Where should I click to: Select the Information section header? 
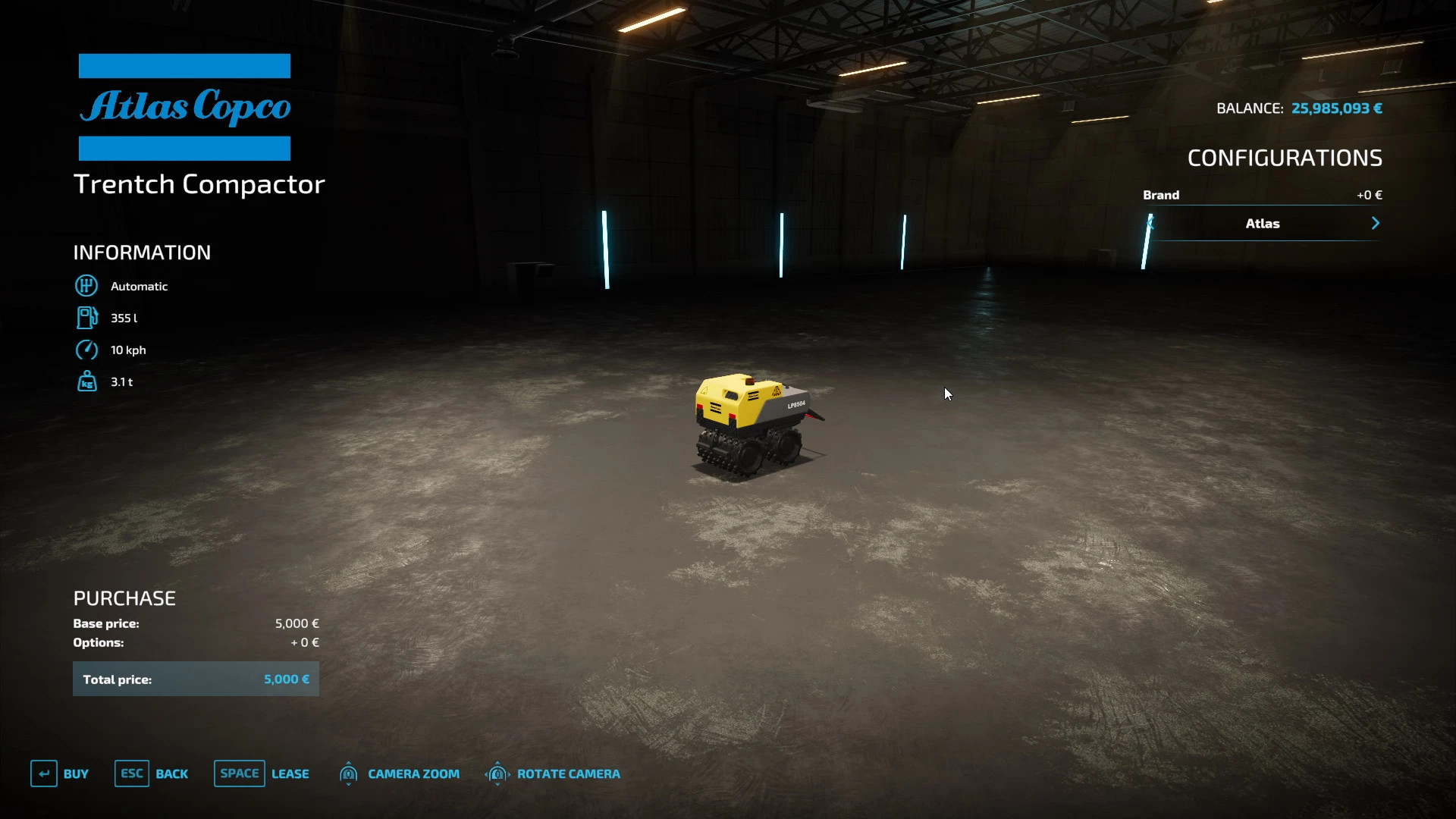coord(142,252)
